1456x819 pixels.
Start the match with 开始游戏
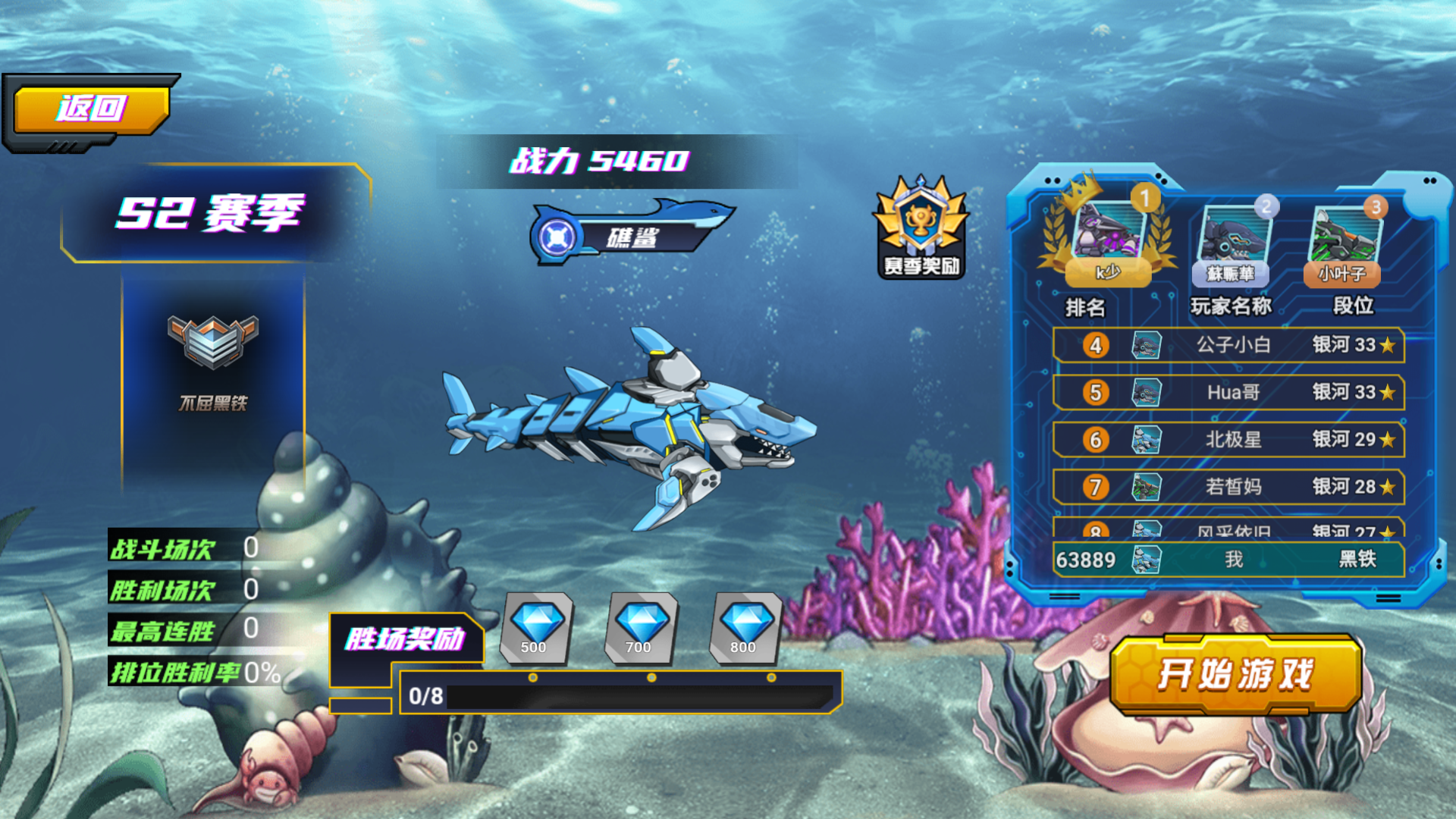(1235, 674)
